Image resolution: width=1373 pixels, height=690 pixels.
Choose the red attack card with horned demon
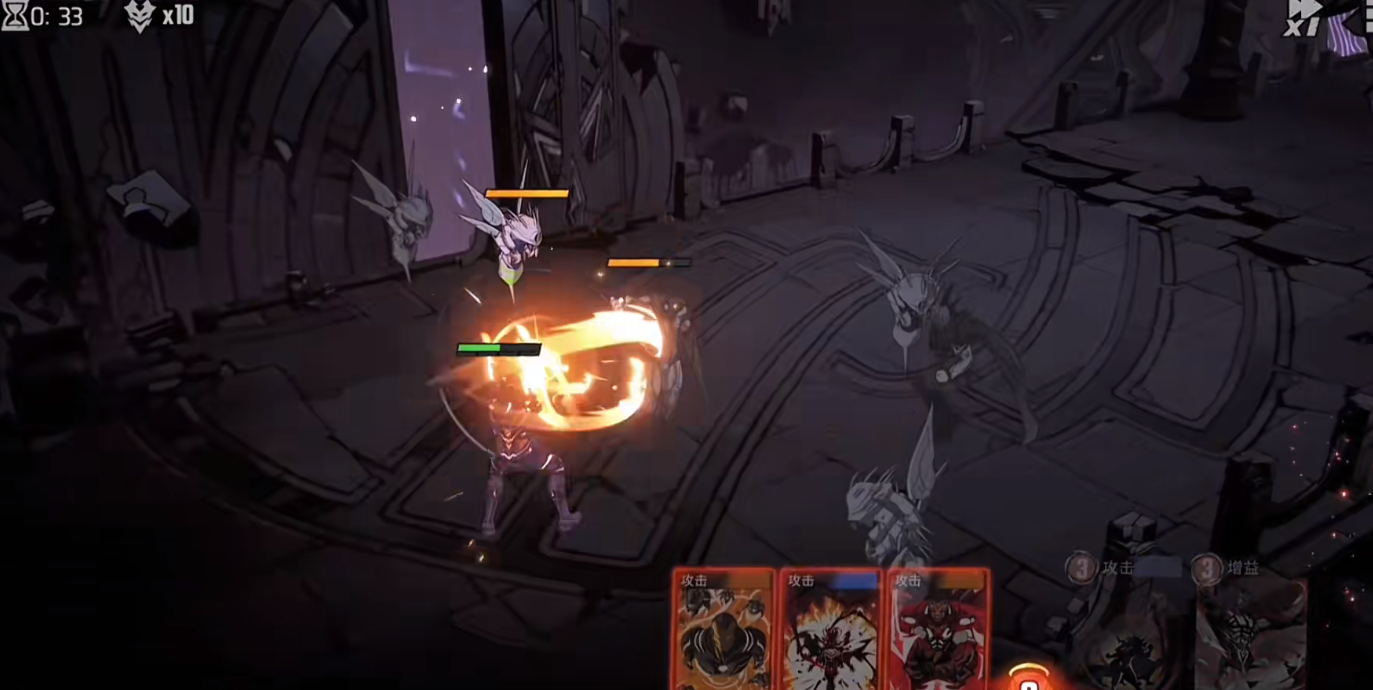coord(937,630)
